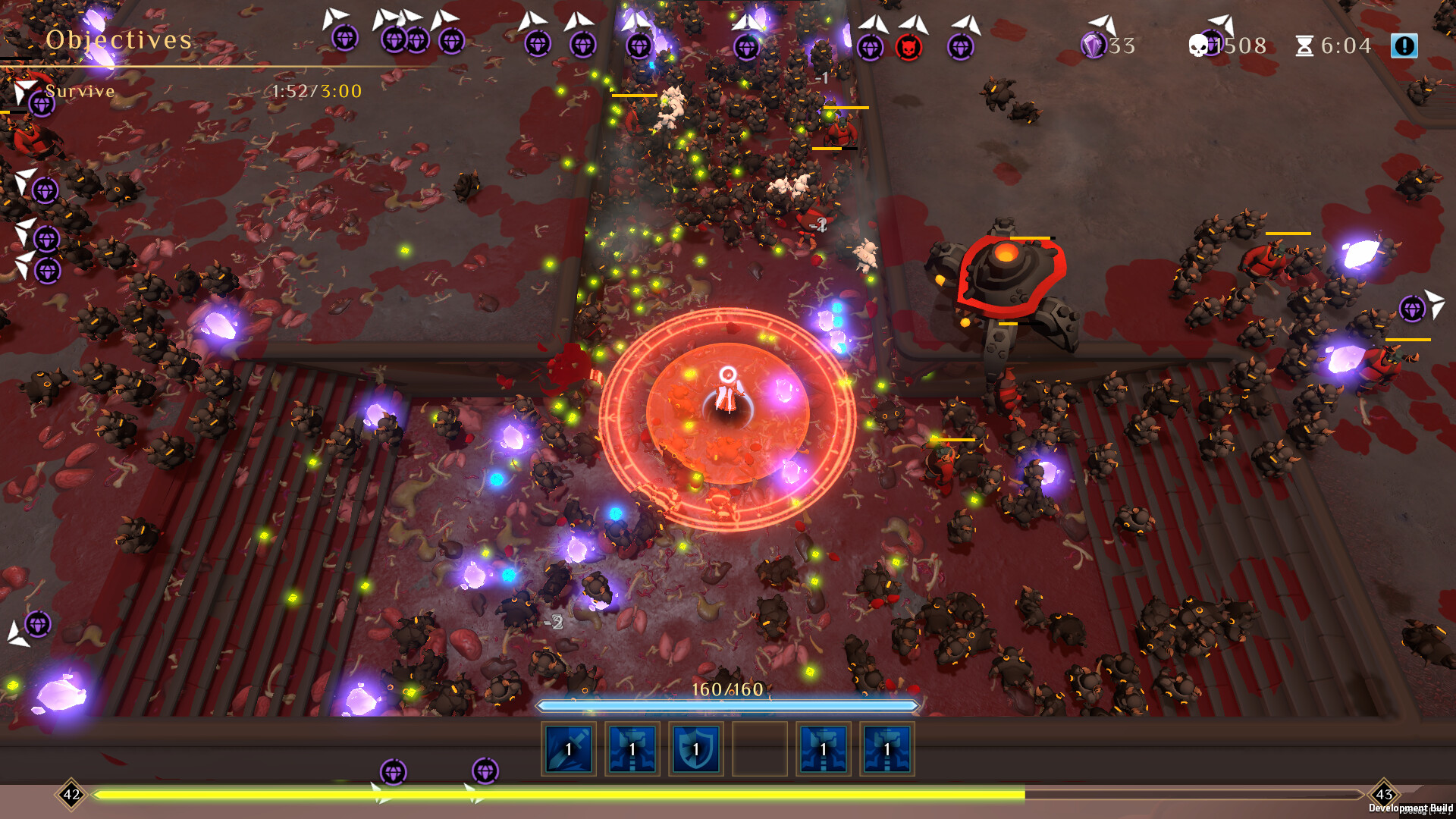This screenshot has height=819, width=1456.
Task: Click the Survive objective entry
Action: click(80, 91)
